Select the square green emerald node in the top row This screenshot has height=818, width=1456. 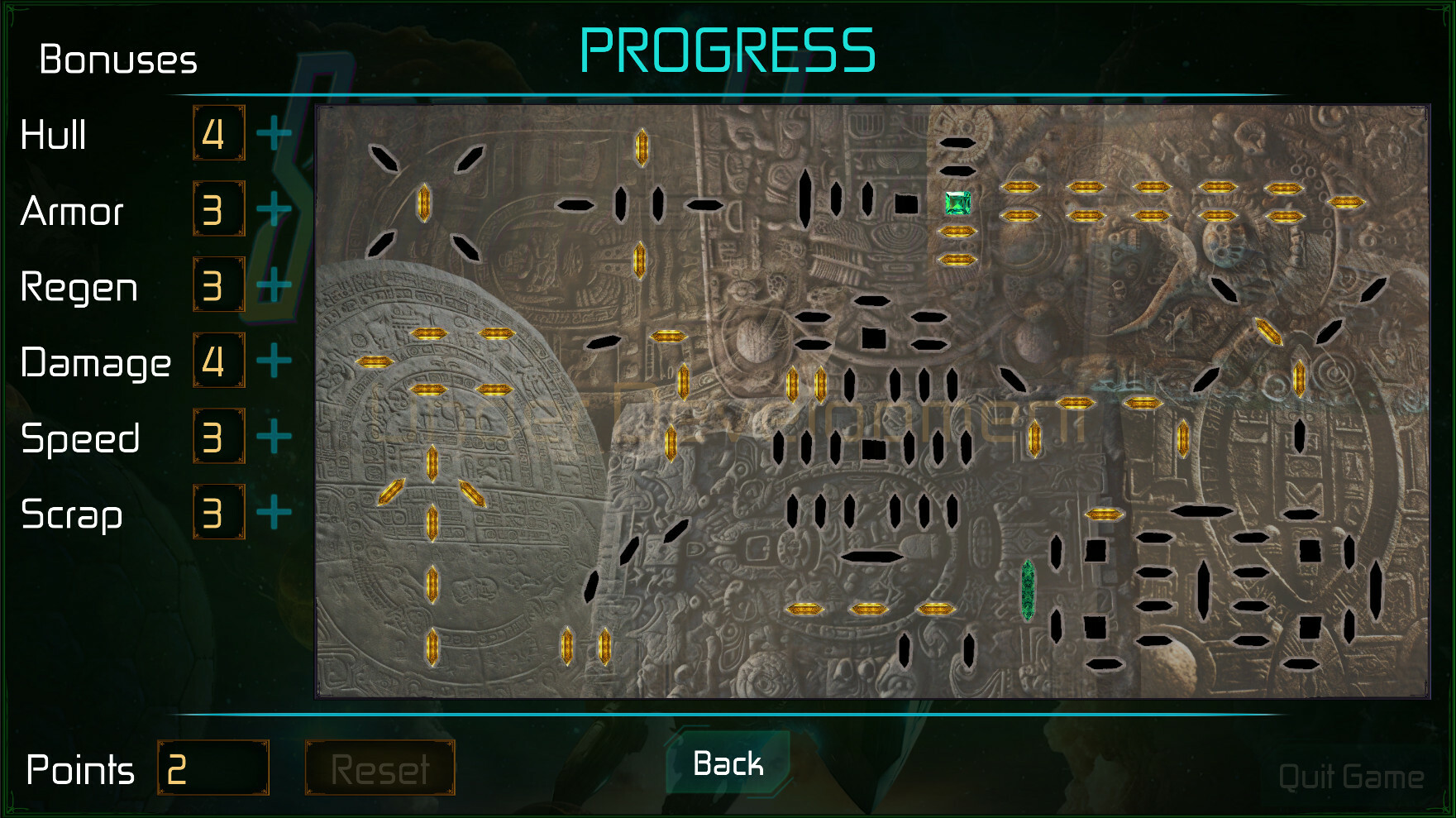click(x=957, y=203)
